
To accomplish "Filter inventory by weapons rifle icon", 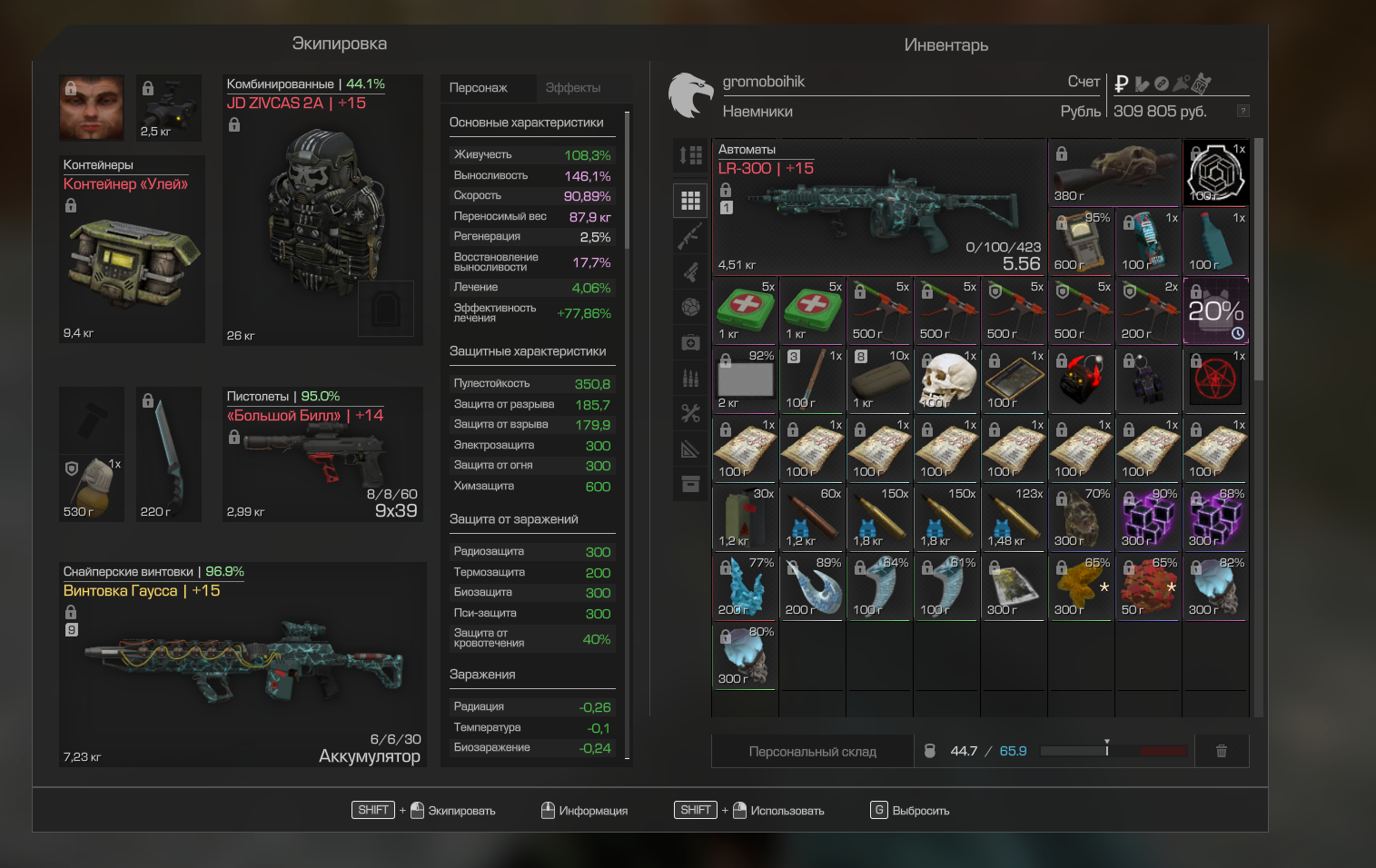I will click(690, 236).
